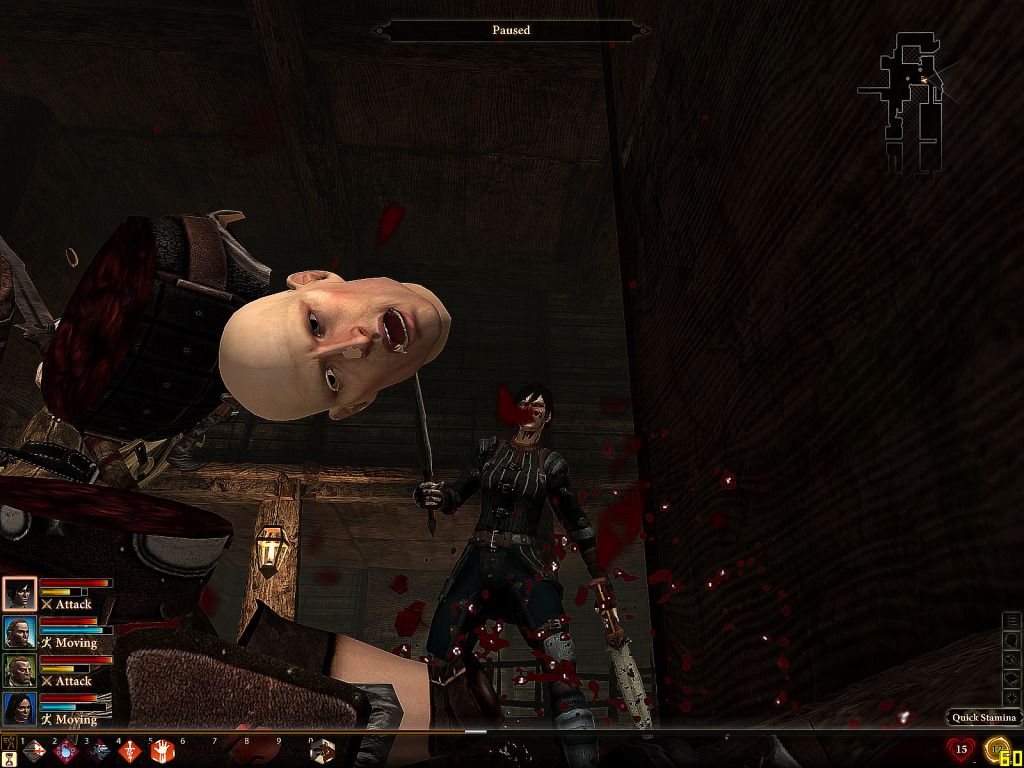Click the party movement toggle above the hourglass

pos(9,743)
